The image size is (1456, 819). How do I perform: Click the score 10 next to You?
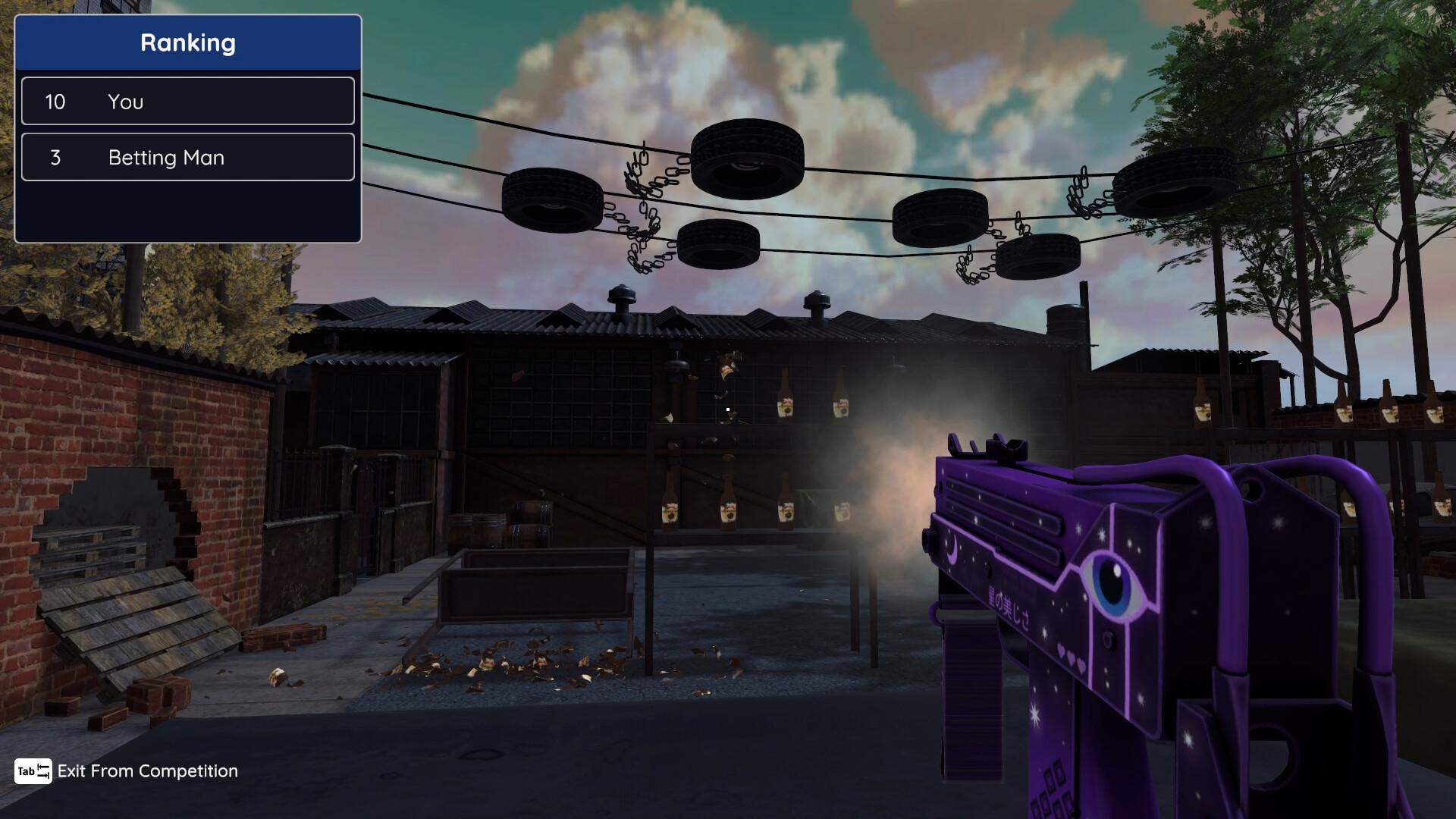(x=56, y=101)
